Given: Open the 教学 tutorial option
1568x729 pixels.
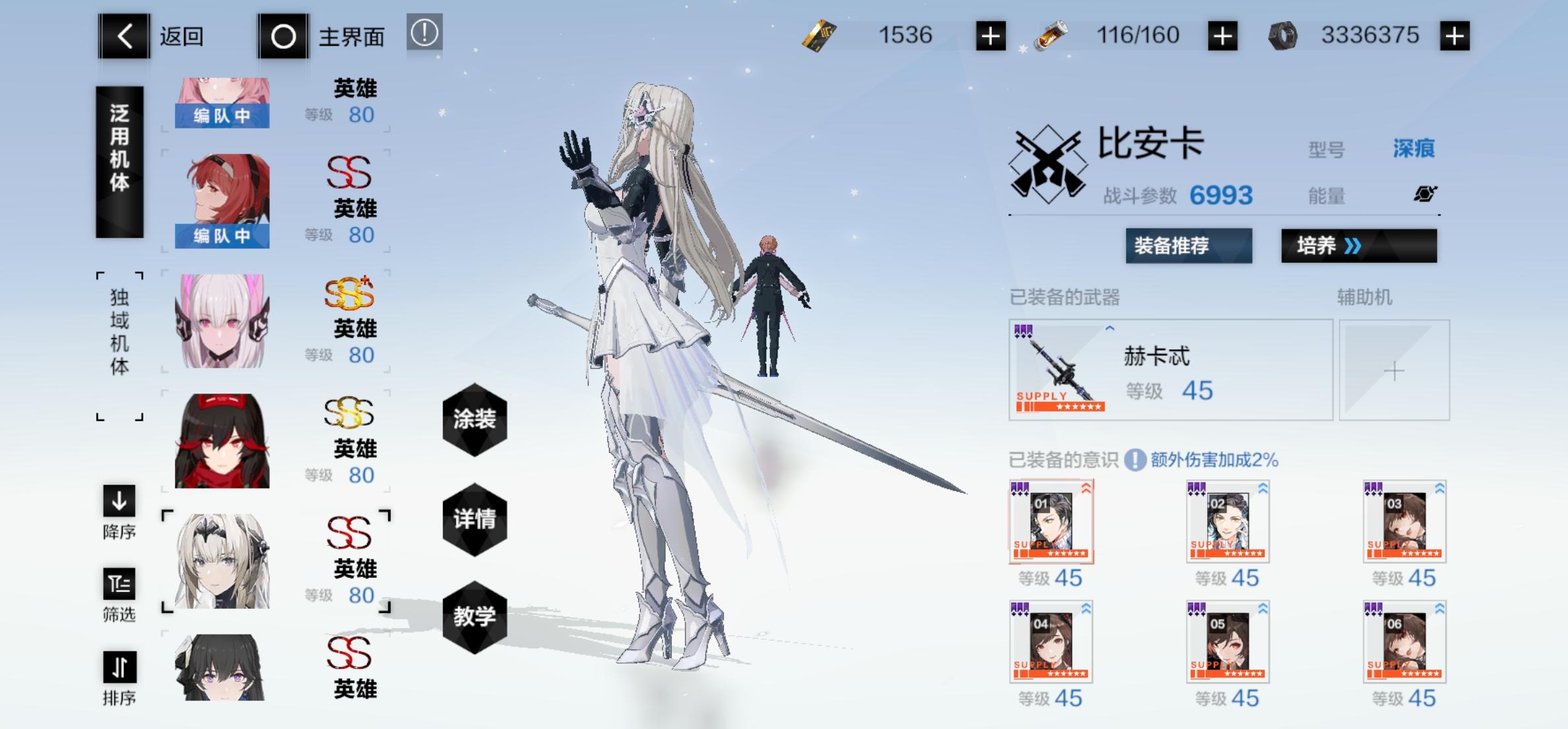Looking at the screenshot, I should 474,617.
